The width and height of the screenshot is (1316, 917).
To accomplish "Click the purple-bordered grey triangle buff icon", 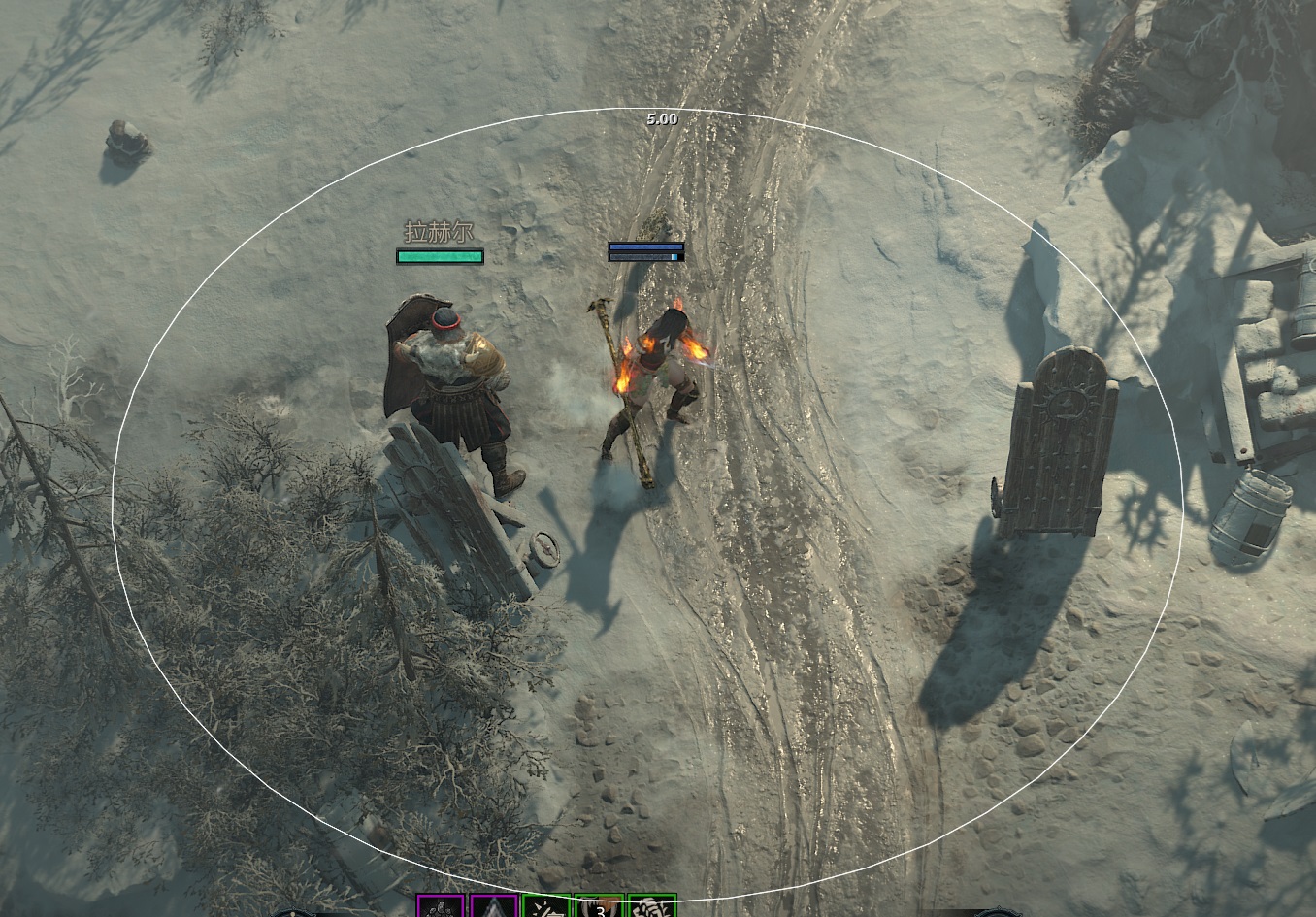I will pos(493,907).
